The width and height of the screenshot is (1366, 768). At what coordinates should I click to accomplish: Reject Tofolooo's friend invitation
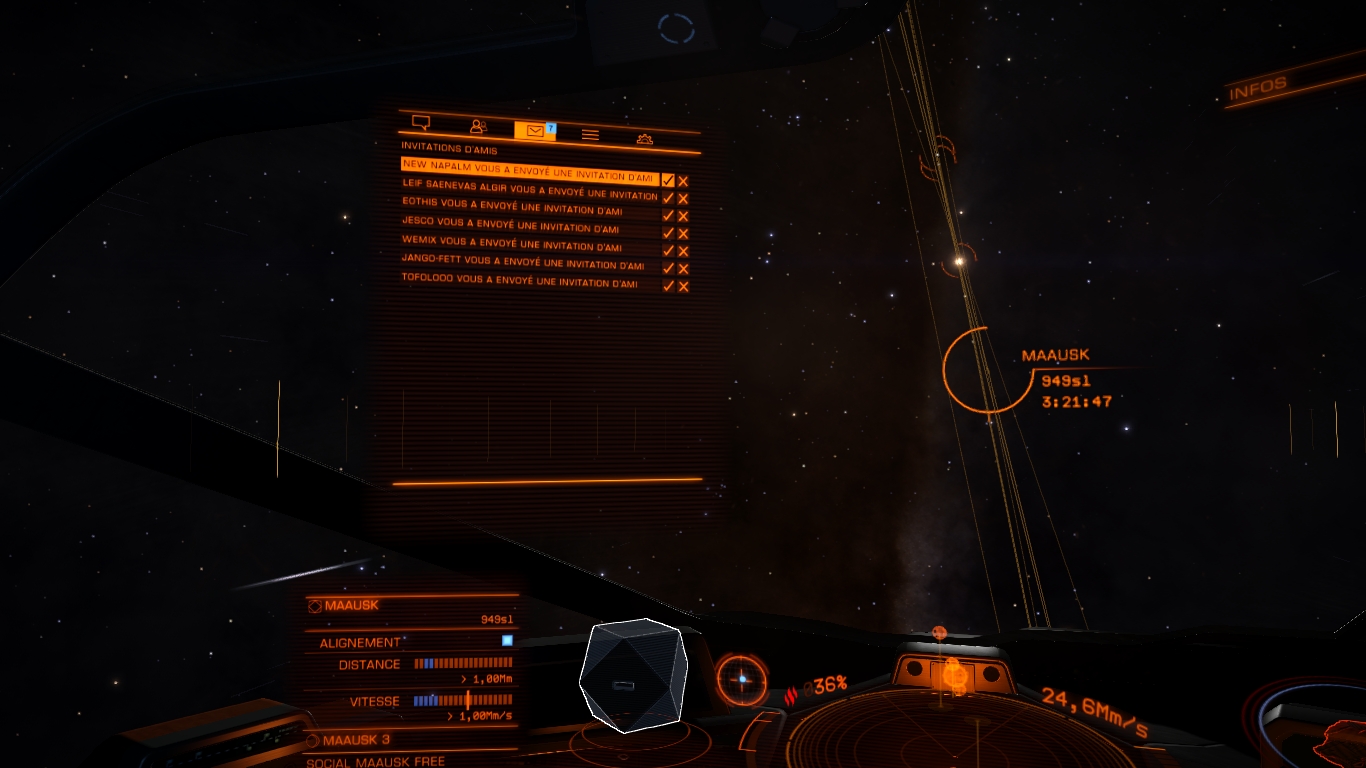683,286
